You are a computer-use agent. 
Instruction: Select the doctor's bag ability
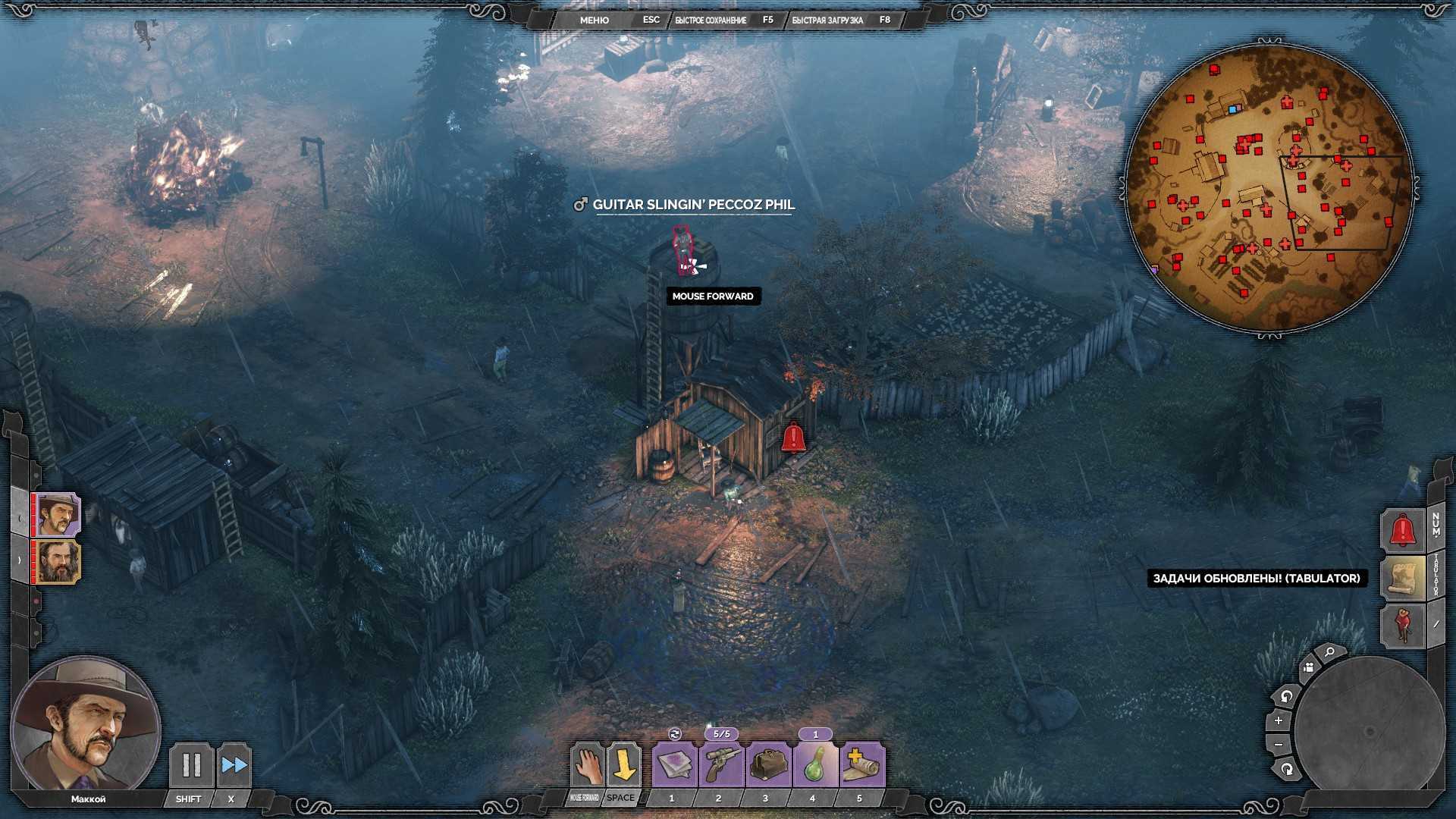click(x=767, y=765)
